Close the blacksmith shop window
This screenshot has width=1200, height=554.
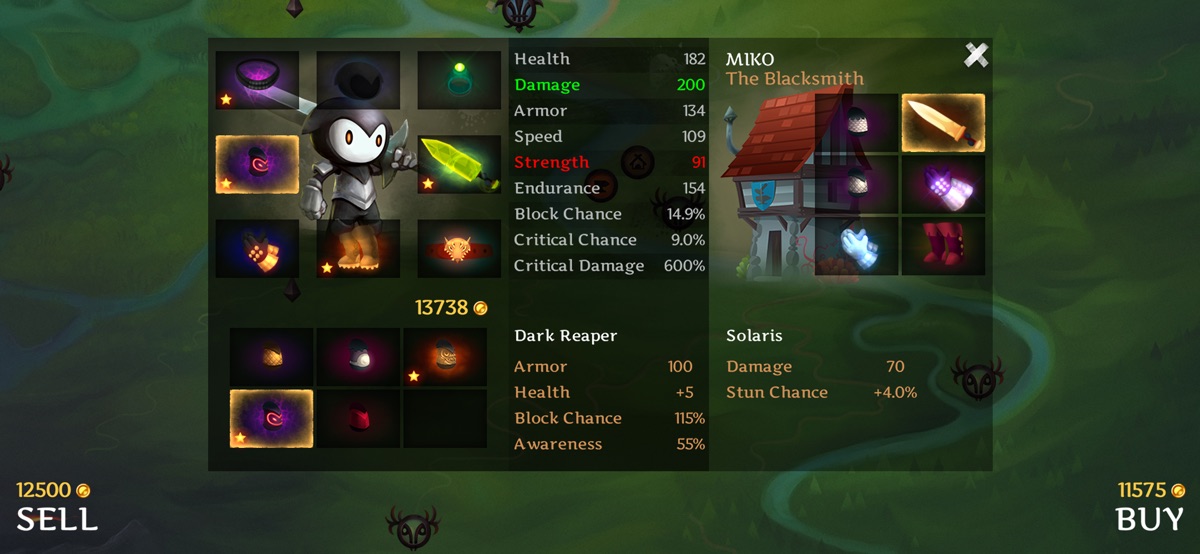pyautogui.click(x=976, y=56)
